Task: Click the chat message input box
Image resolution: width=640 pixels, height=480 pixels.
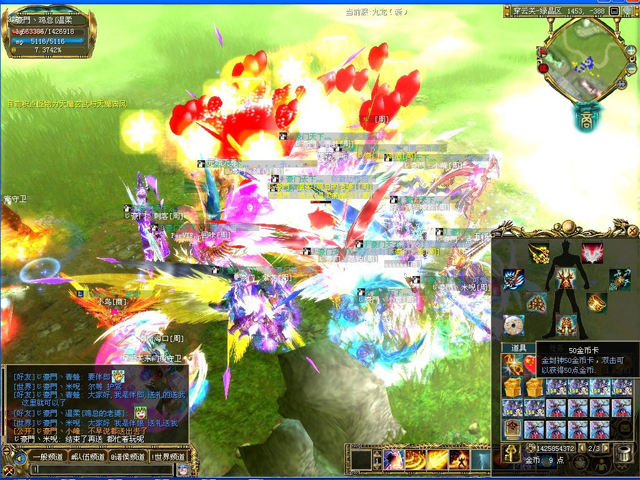Action: [x=100, y=470]
